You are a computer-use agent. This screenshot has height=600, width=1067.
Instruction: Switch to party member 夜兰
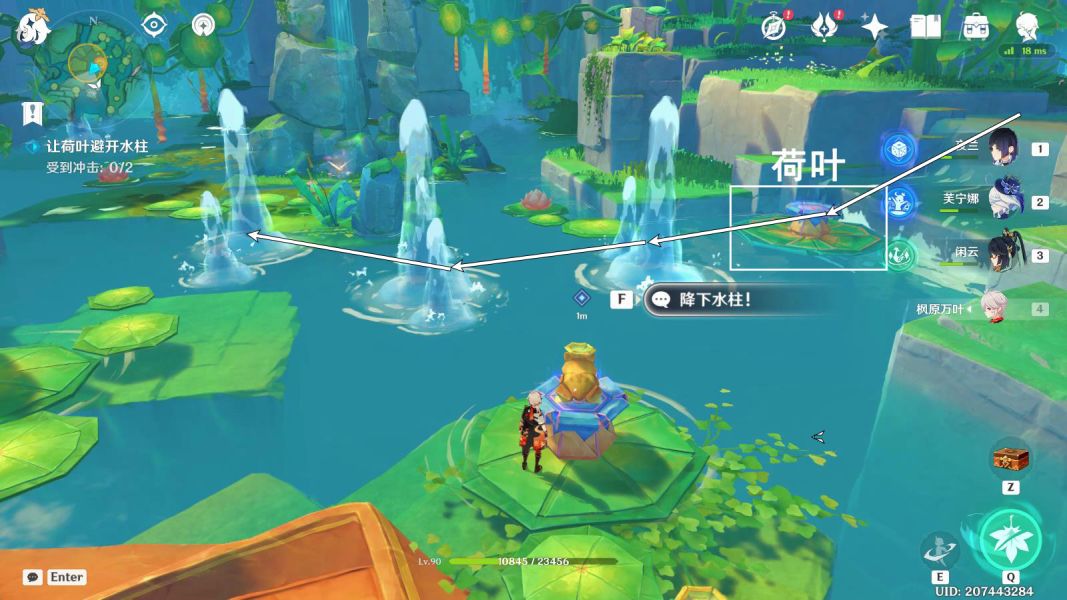1003,149
